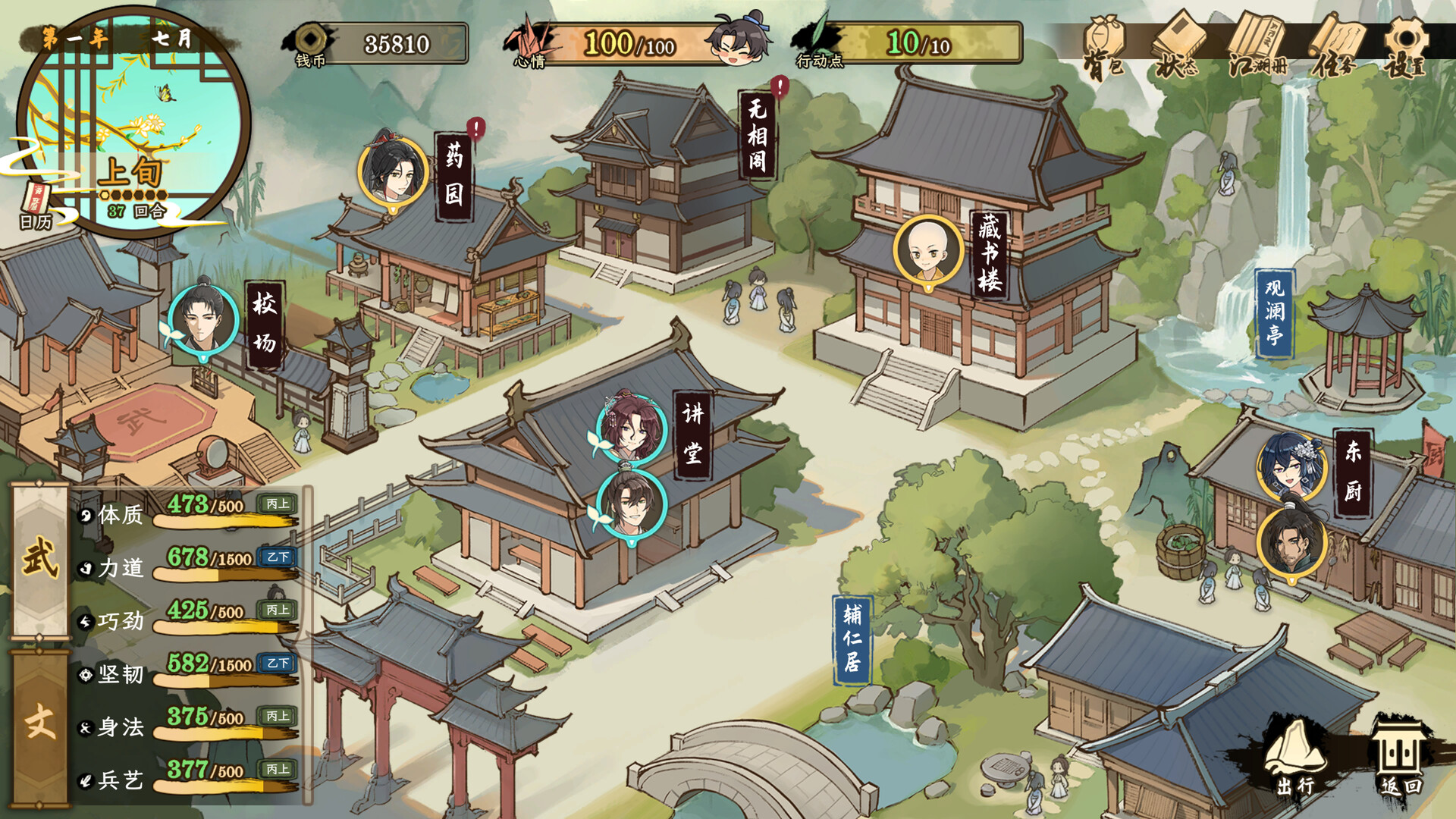This screenshot has height=819, width=1456.
Task: Click the 钱币 coin pouch icon
Action: (x=311, y=39)
